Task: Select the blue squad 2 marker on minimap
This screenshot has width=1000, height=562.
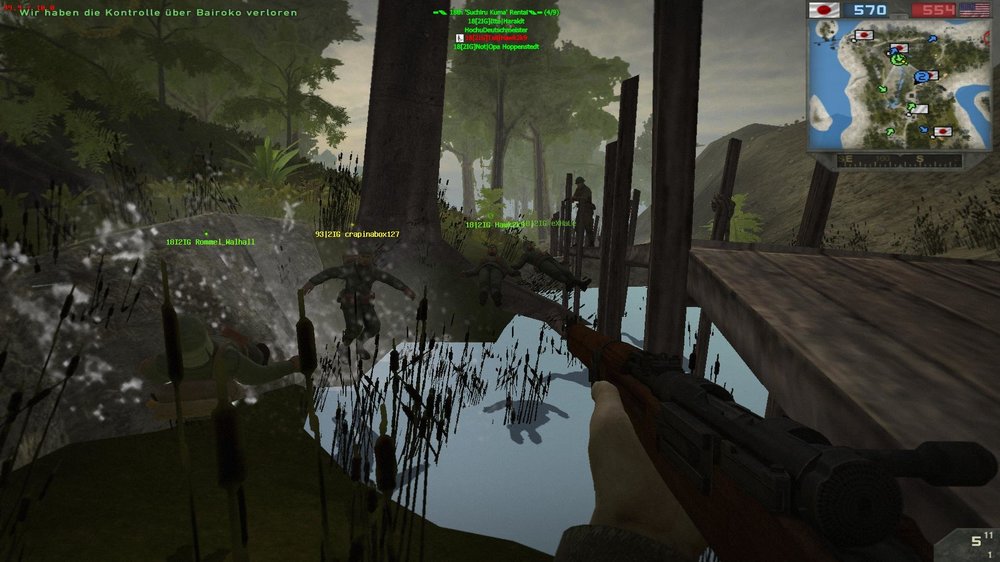Action: (921, 77)
